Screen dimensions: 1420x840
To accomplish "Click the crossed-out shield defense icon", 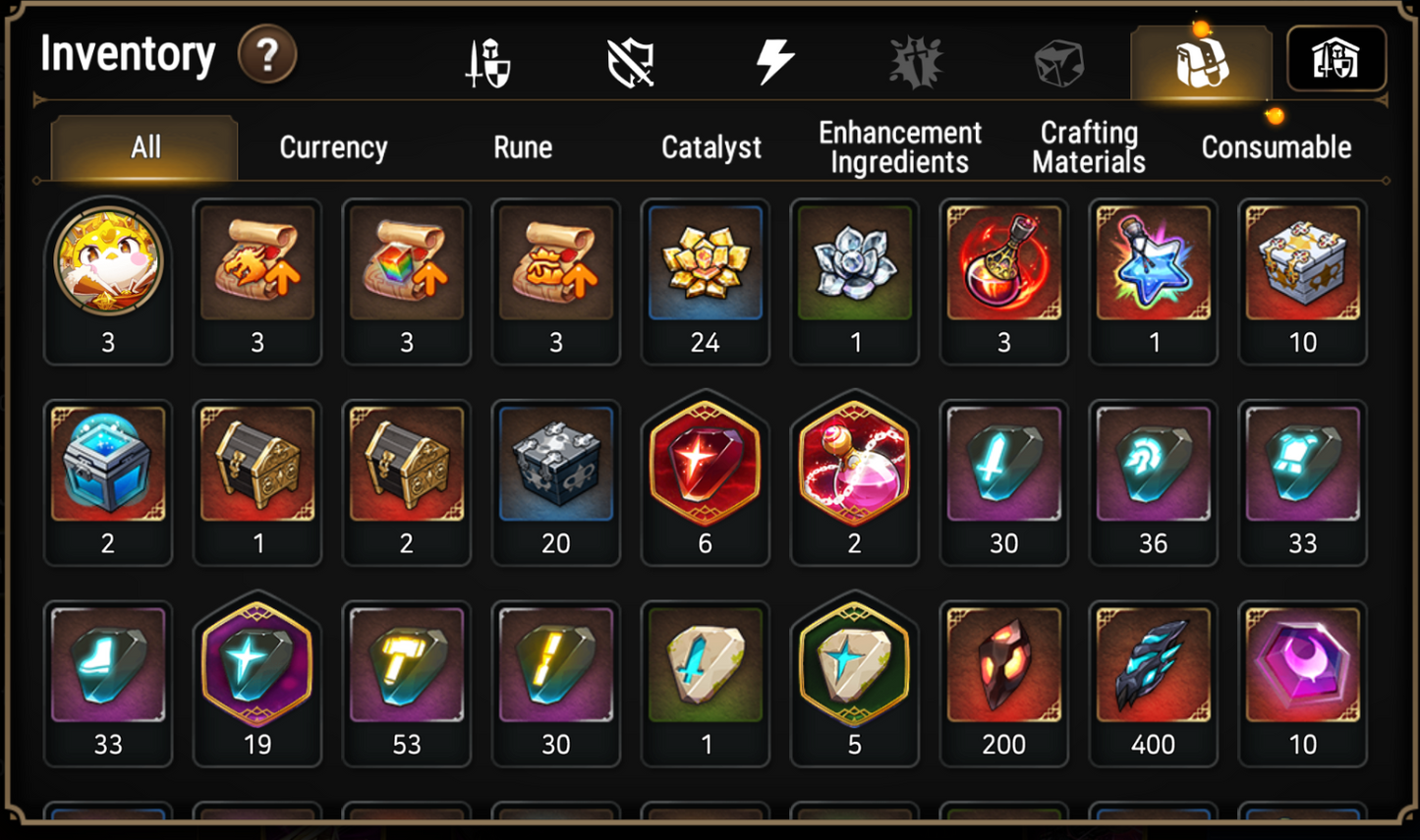I will click(630, 59).
